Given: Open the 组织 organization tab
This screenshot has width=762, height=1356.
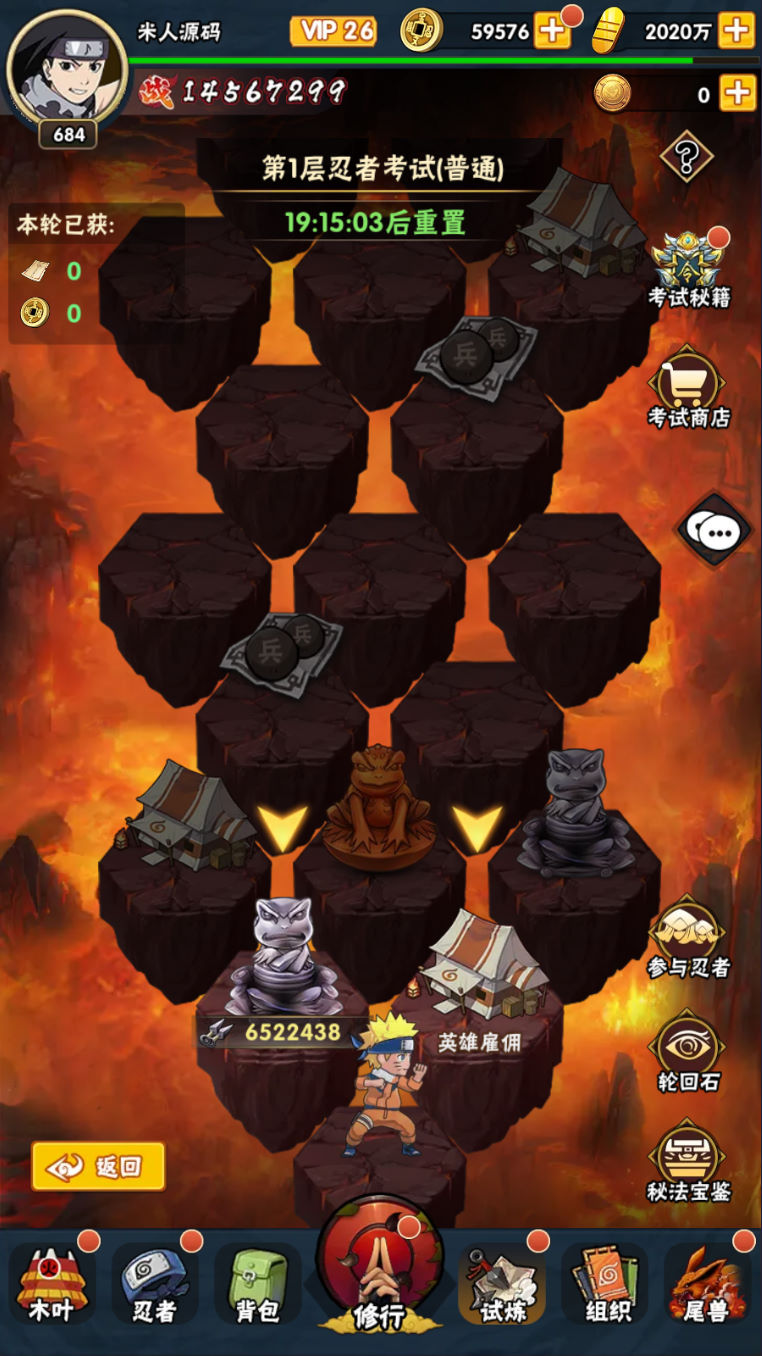Looking at the screenshot, I should (606, 1285).
